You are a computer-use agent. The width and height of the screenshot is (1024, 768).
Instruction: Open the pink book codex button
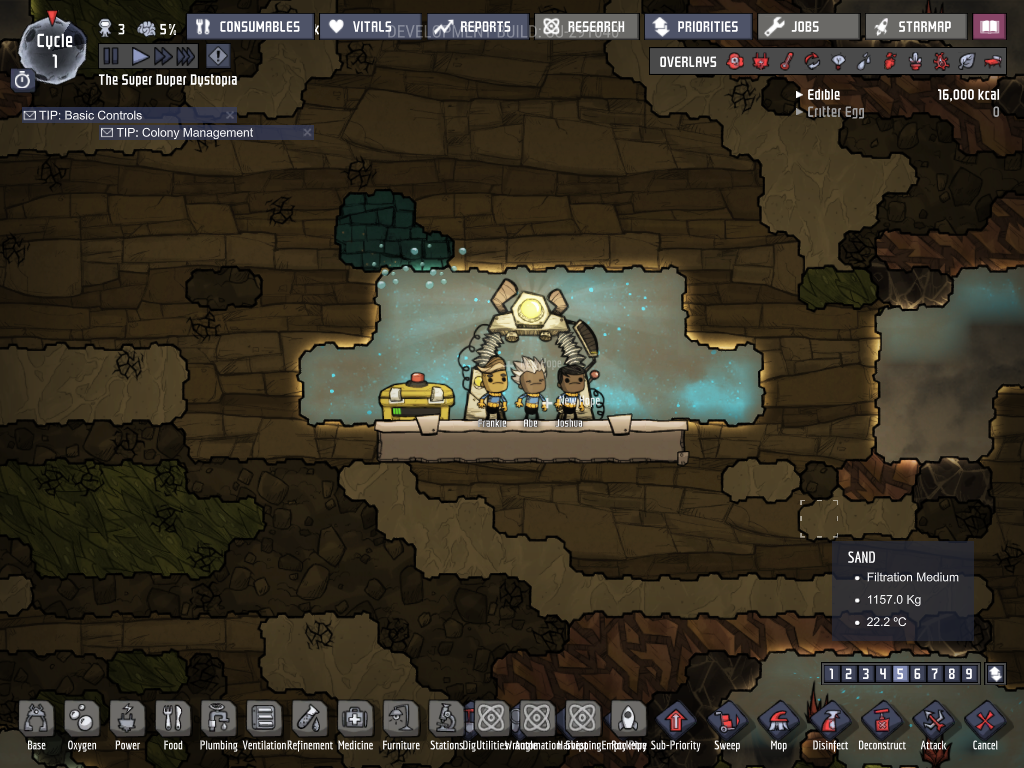point(989,27)
